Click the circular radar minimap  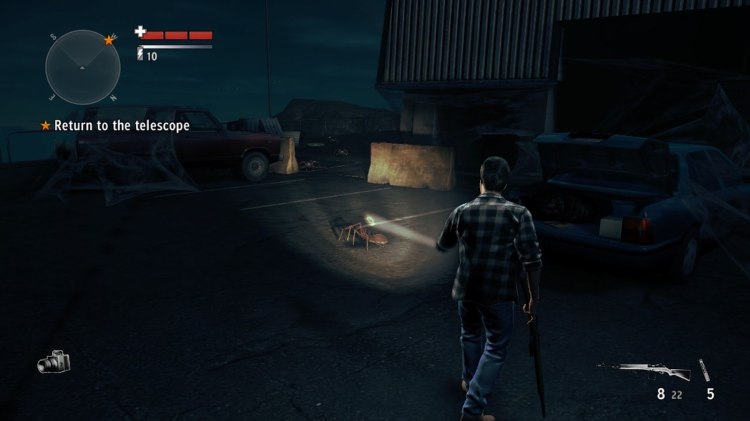[x=82, y=67]
